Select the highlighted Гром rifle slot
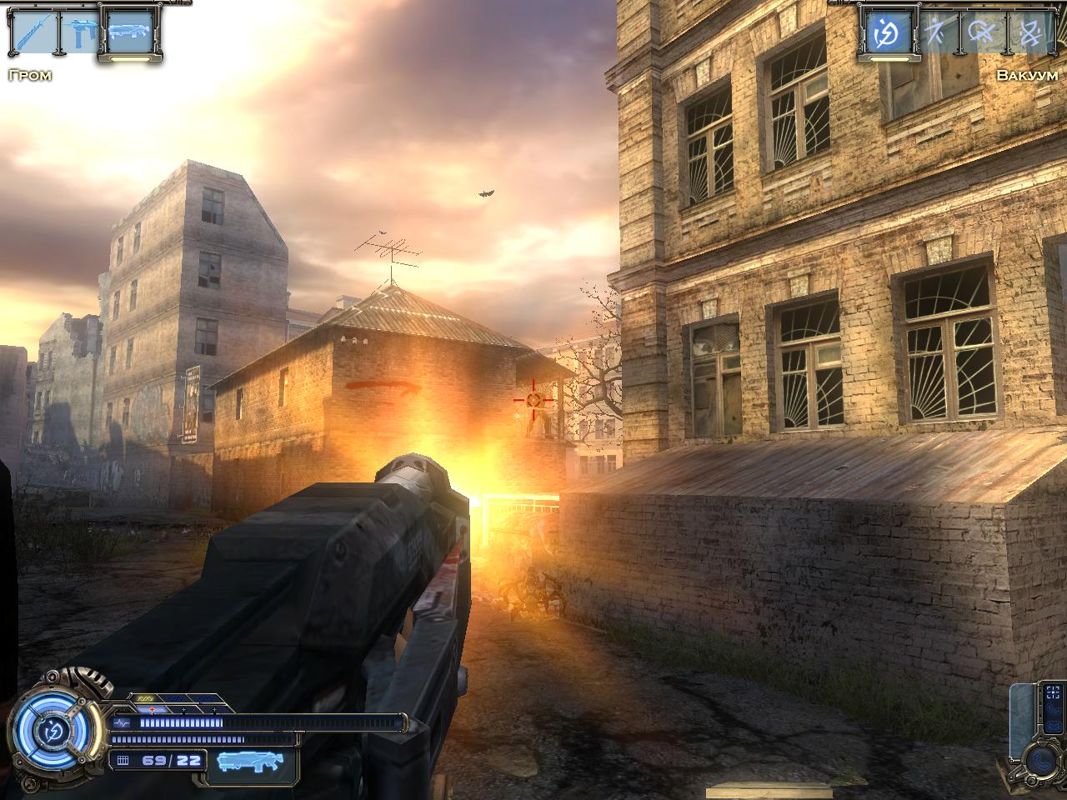 129,31
